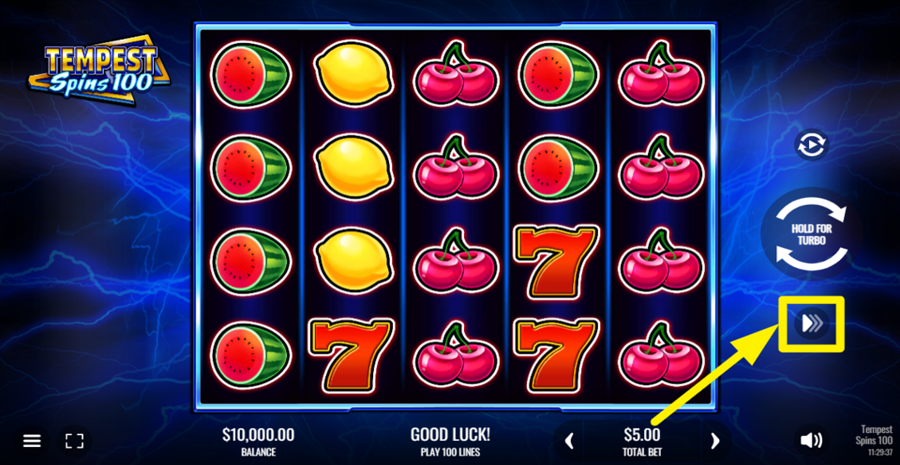Toggle fullscreen mode
900x465 pixels.
click(x=74, y=440)
